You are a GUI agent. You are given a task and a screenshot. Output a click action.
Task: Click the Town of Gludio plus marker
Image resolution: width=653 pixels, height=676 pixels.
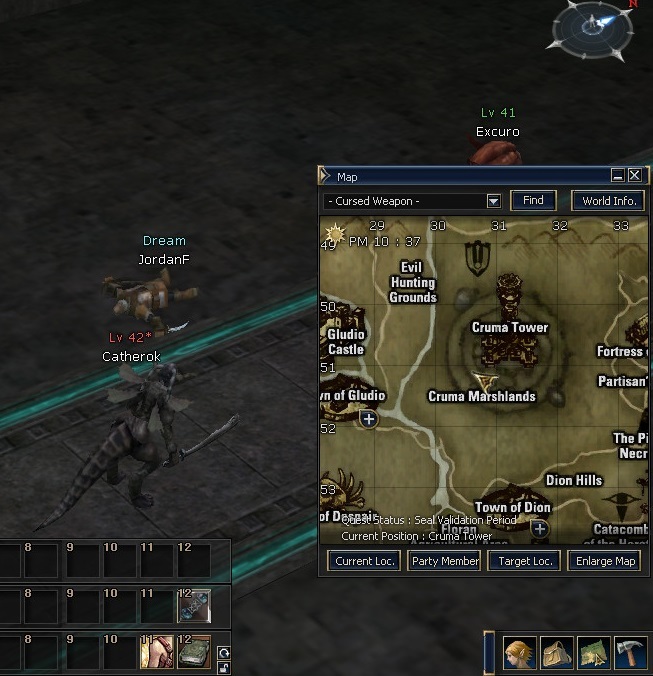(368, 419)
